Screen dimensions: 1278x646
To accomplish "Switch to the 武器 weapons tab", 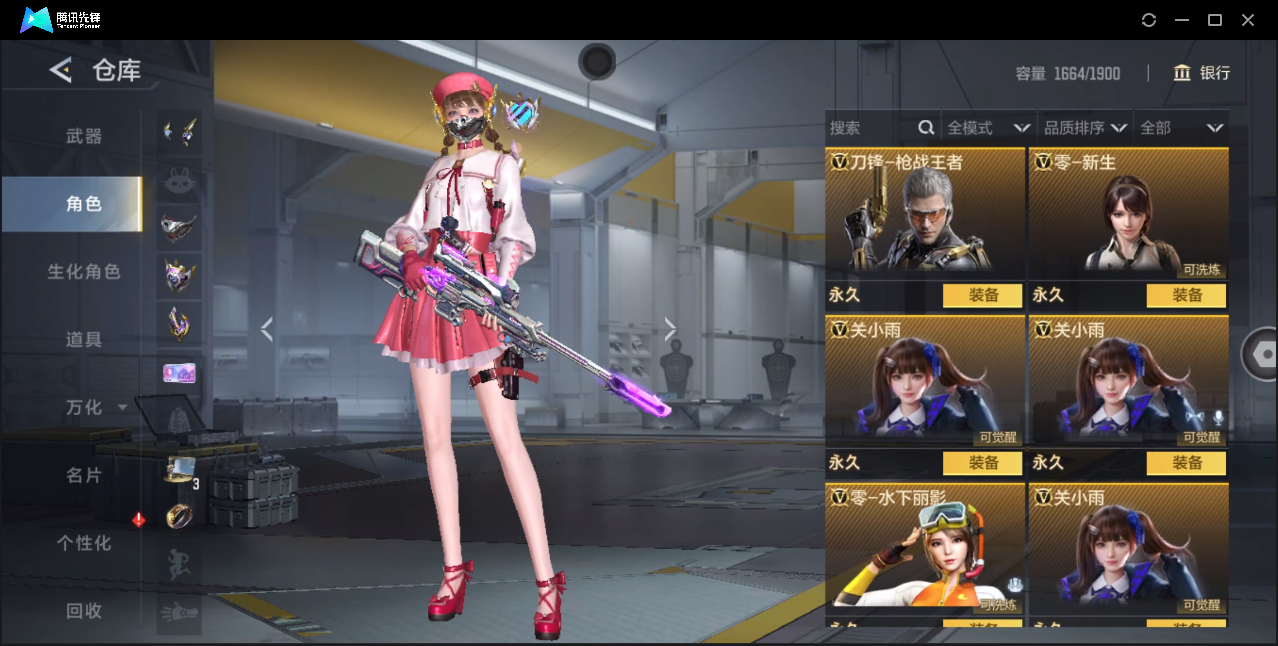I will coord(84,136).
